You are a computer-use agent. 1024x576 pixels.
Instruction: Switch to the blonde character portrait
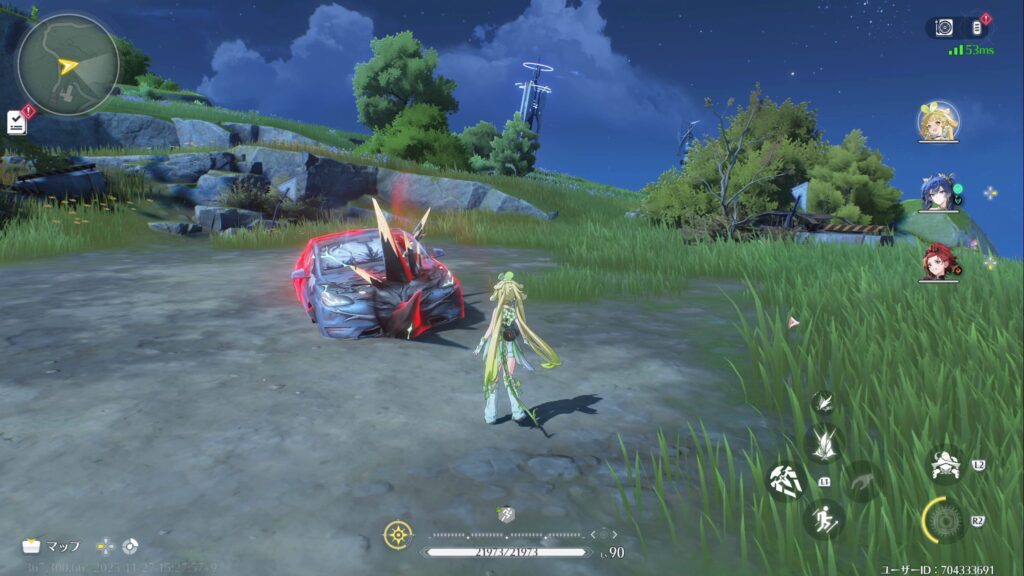(938, 121)
